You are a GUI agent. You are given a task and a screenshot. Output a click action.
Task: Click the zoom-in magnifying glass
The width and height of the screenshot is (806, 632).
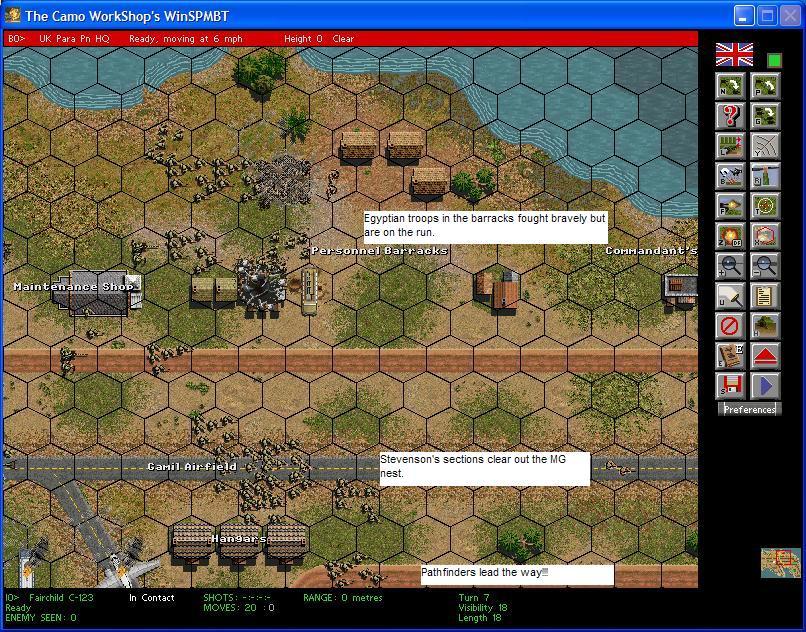731,266
